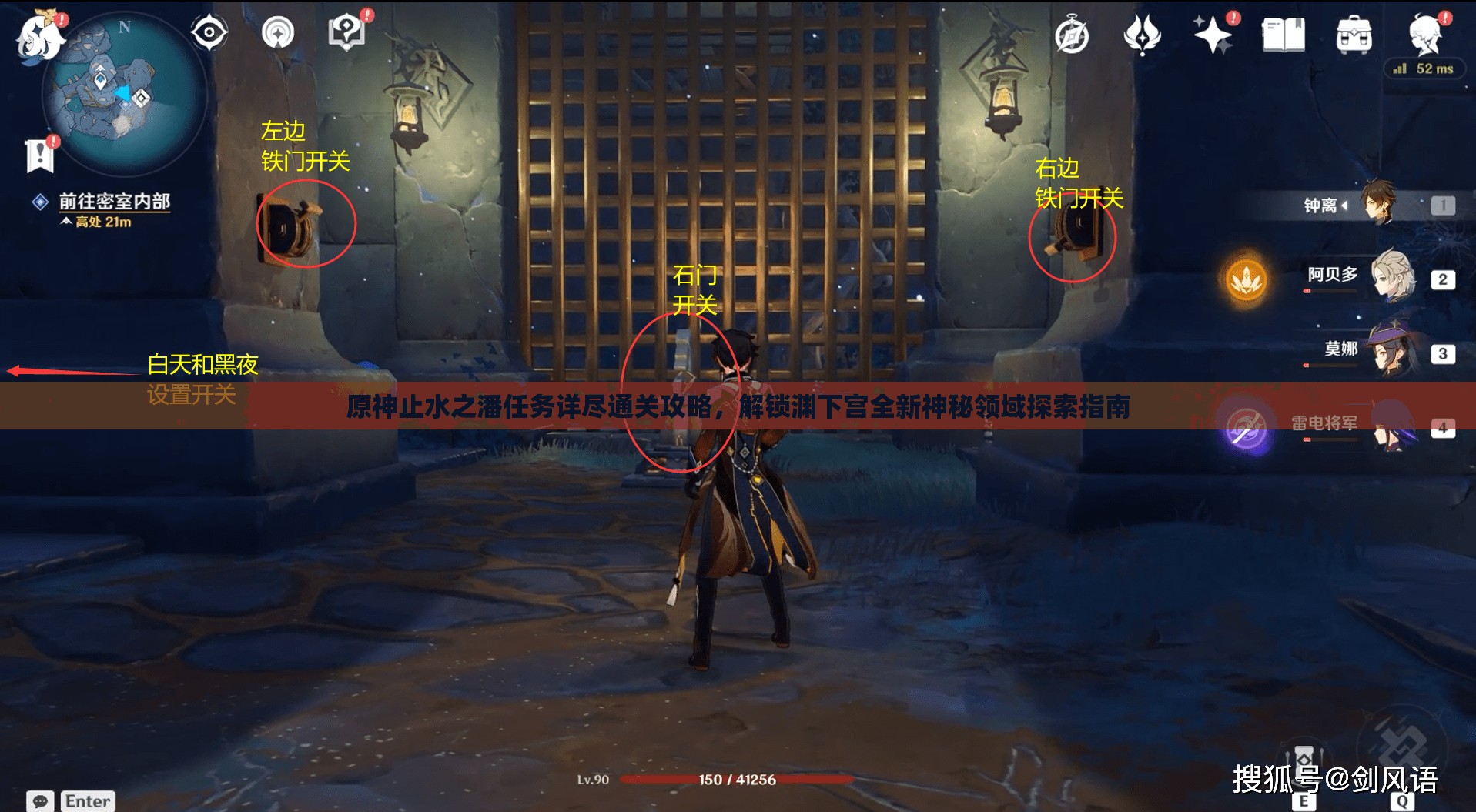Open the wing-shaped battle pass icon
The image size is (1476, 812).
click(1142, 35)
